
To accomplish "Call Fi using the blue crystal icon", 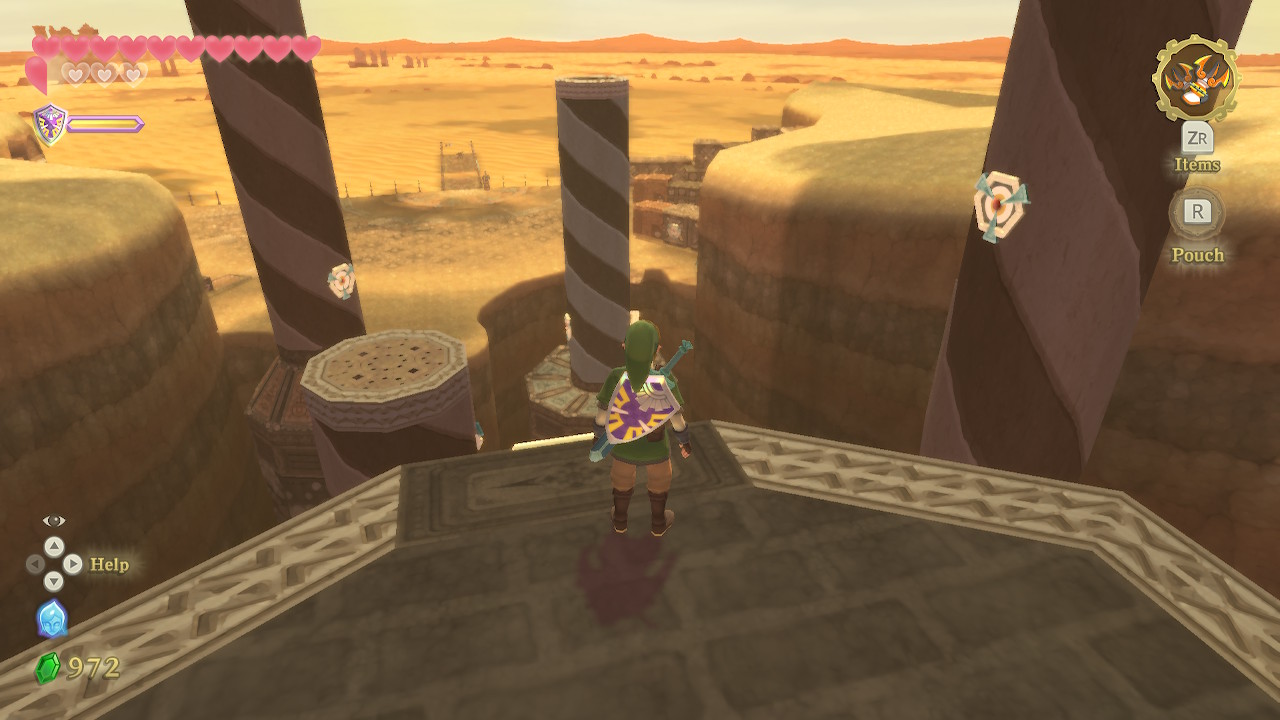I will (x=52, y=619).
